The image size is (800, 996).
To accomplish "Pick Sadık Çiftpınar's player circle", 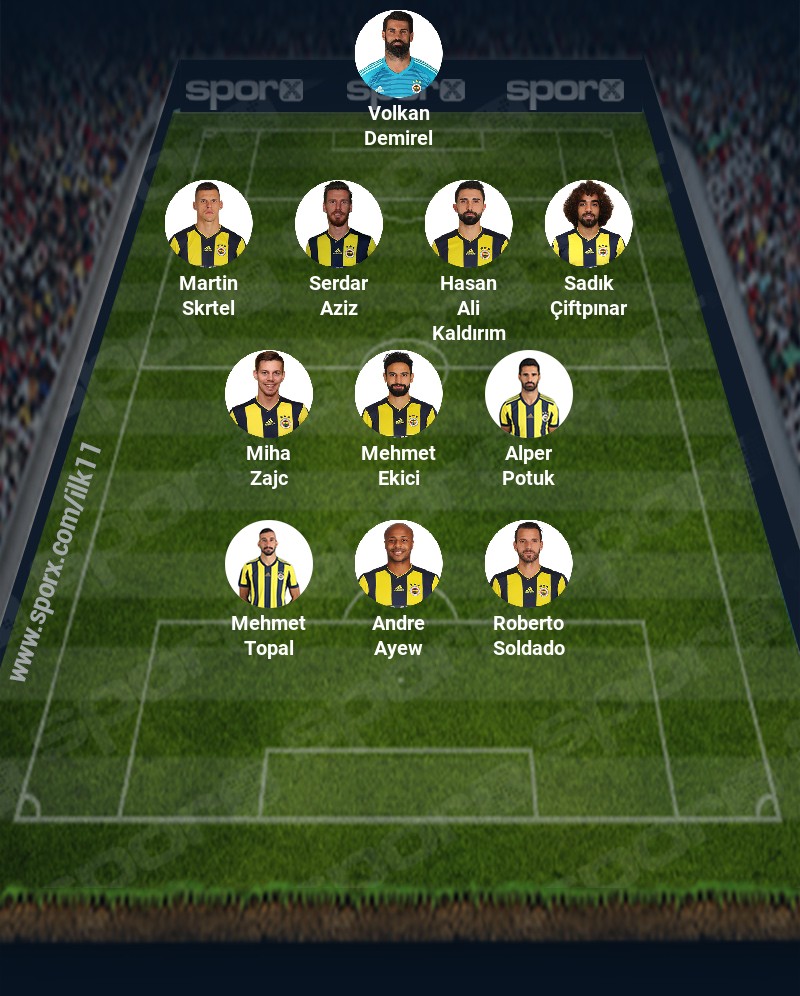I will pyautogui.click(x=588, y=224).
